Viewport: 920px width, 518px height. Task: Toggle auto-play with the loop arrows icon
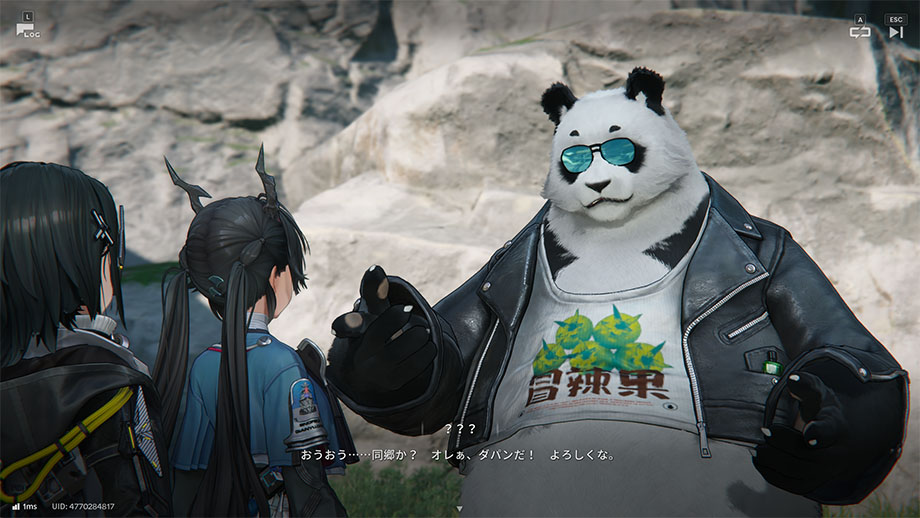point(860,32)
